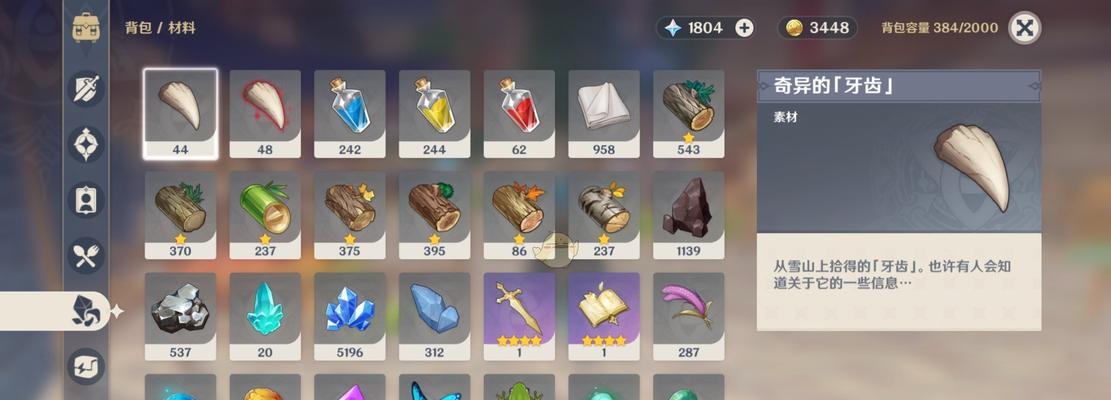Add Primogems with the plus button
The width and height of the screenshot is (1111, 400).
point(745,28)
